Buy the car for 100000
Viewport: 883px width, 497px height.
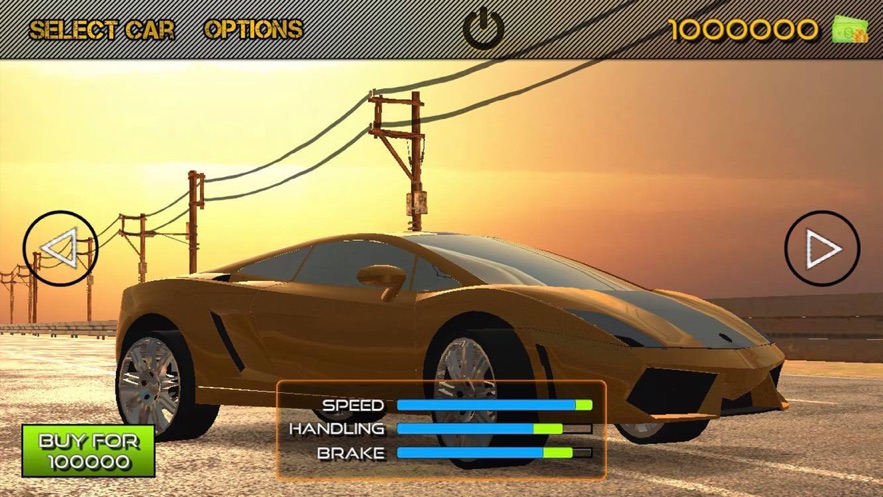[x=88, y=451]
